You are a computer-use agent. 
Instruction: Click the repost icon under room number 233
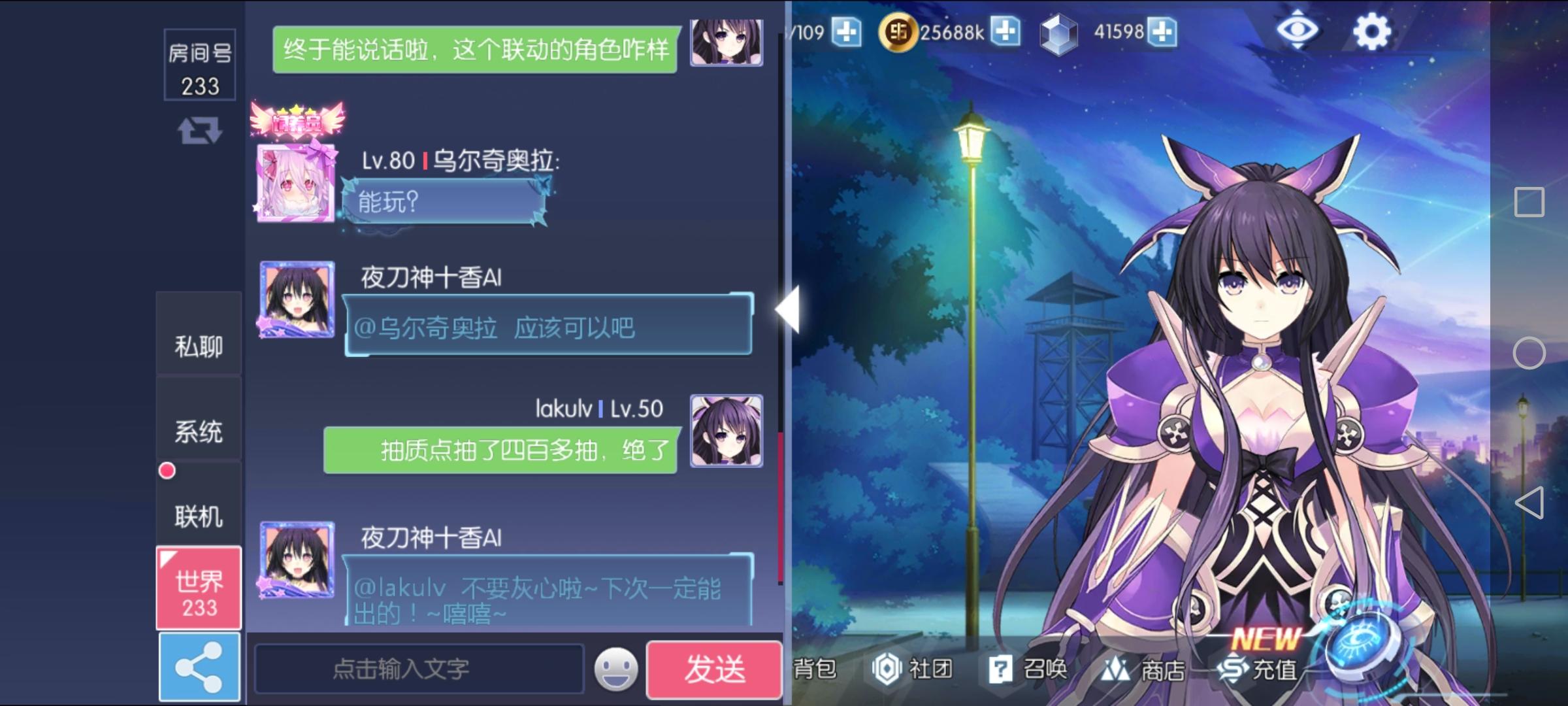199,131
